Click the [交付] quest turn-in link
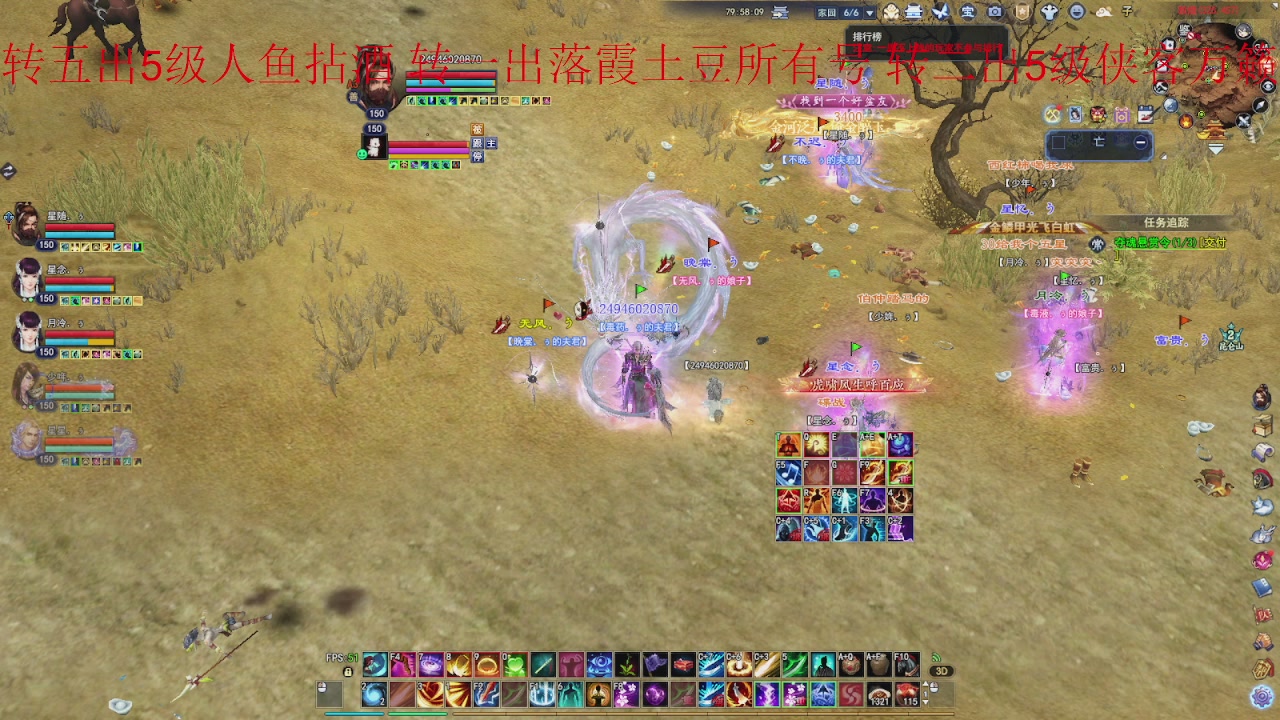 (x=1213, y=243)
